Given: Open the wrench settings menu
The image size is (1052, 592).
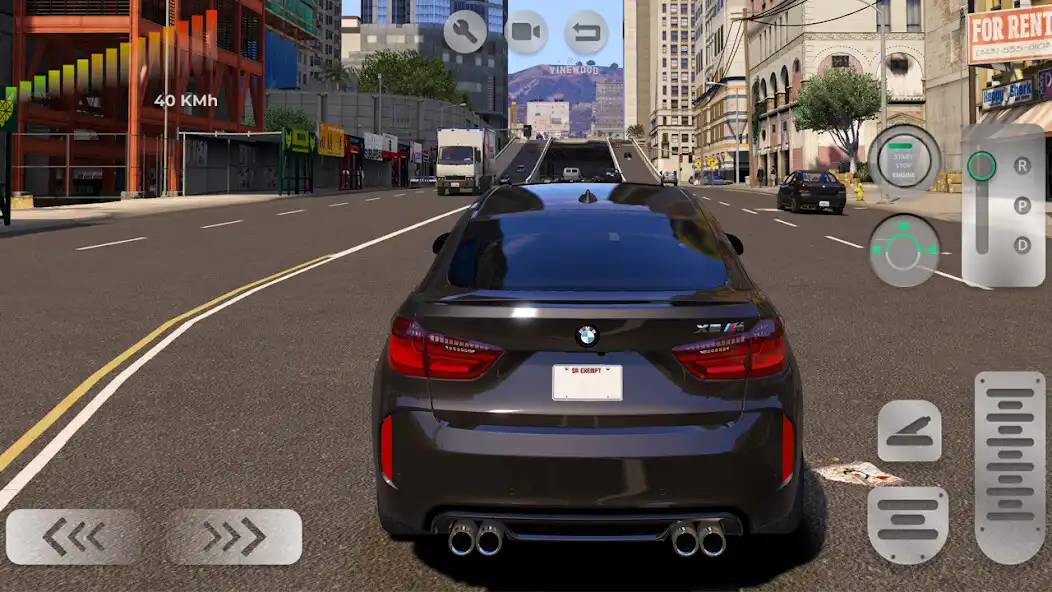Looking at the screenshot, I should 465,32.
